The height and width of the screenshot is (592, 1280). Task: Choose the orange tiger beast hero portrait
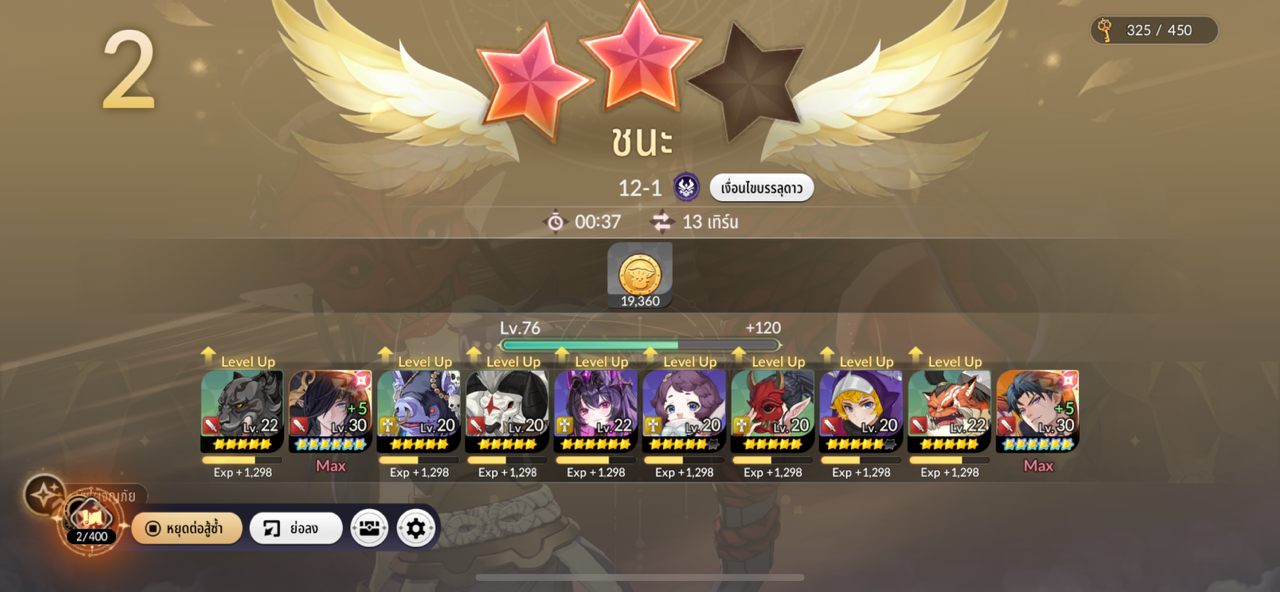coord(949,410)
